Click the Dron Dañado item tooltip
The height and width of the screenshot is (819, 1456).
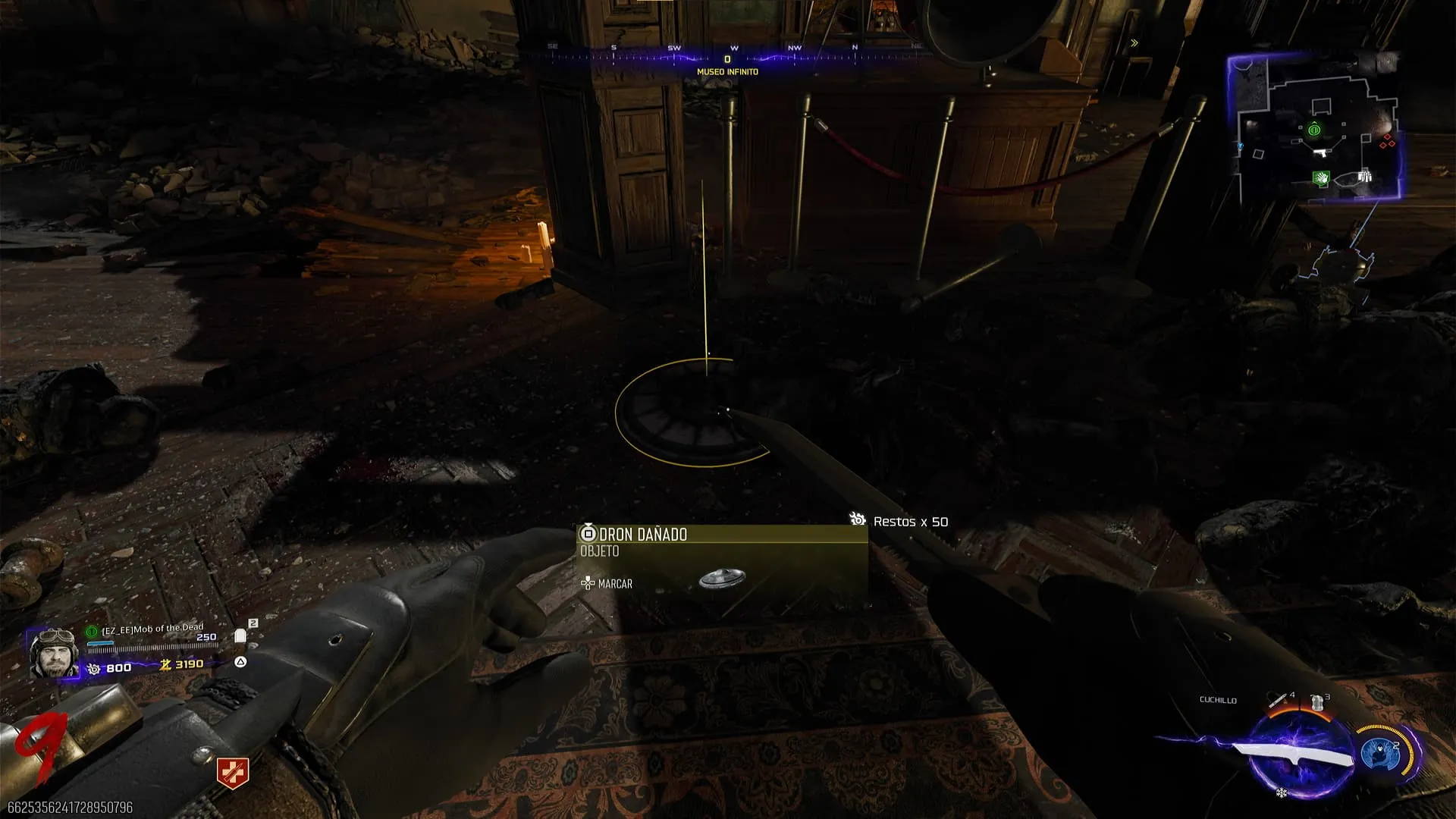tap(722, 563)
